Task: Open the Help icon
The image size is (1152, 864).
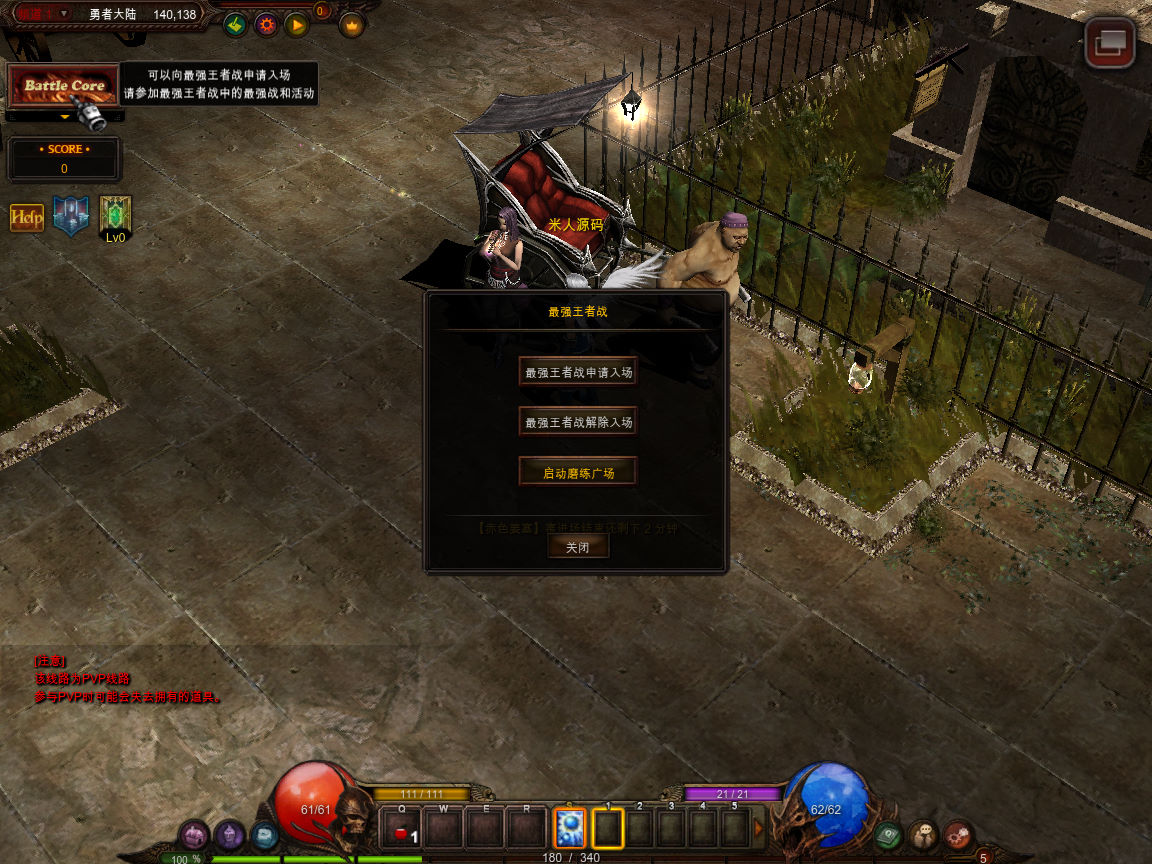Action: 27,217
